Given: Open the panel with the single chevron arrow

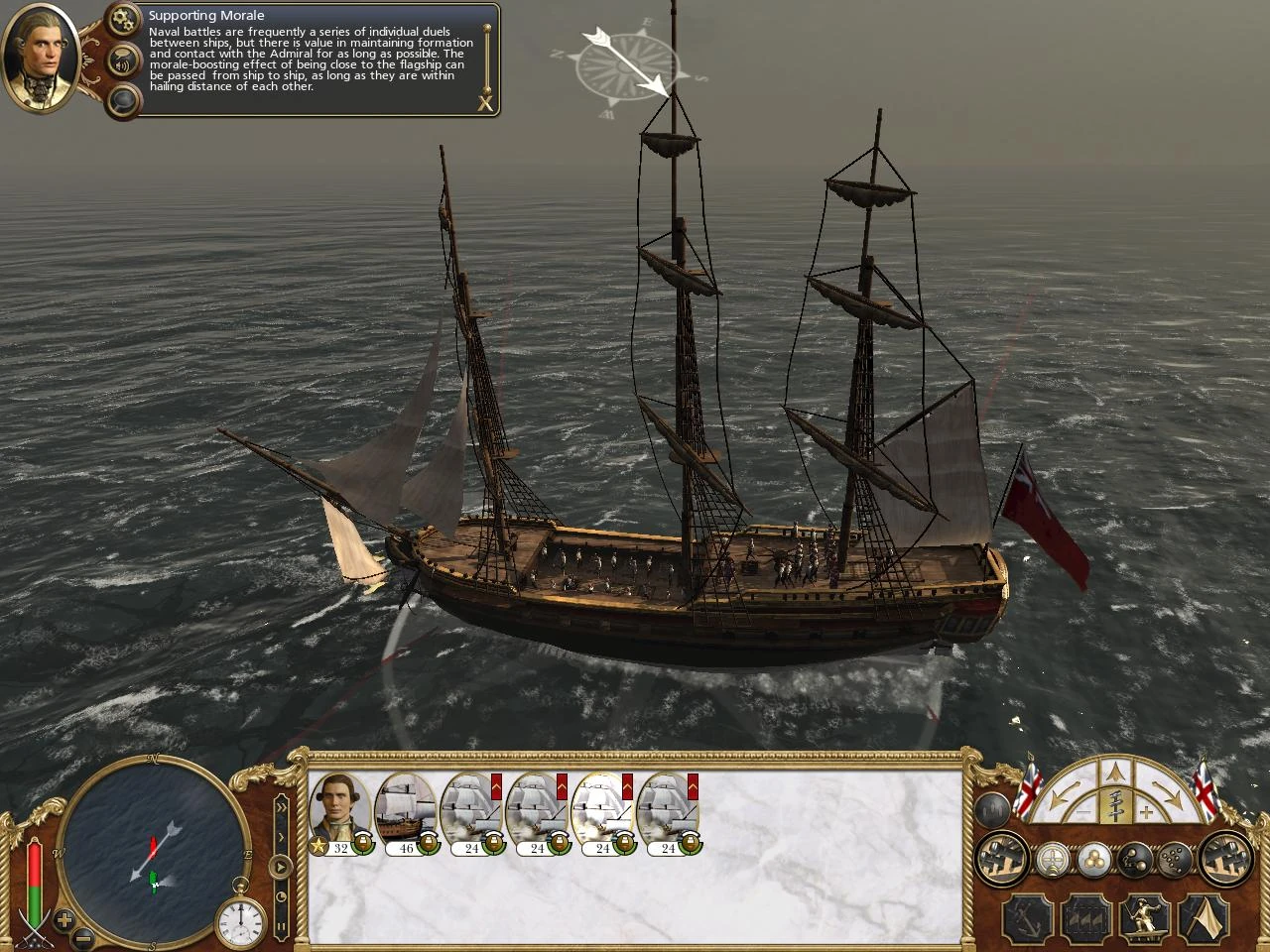Looking at the screenshot, I should (x=281, y=836).
